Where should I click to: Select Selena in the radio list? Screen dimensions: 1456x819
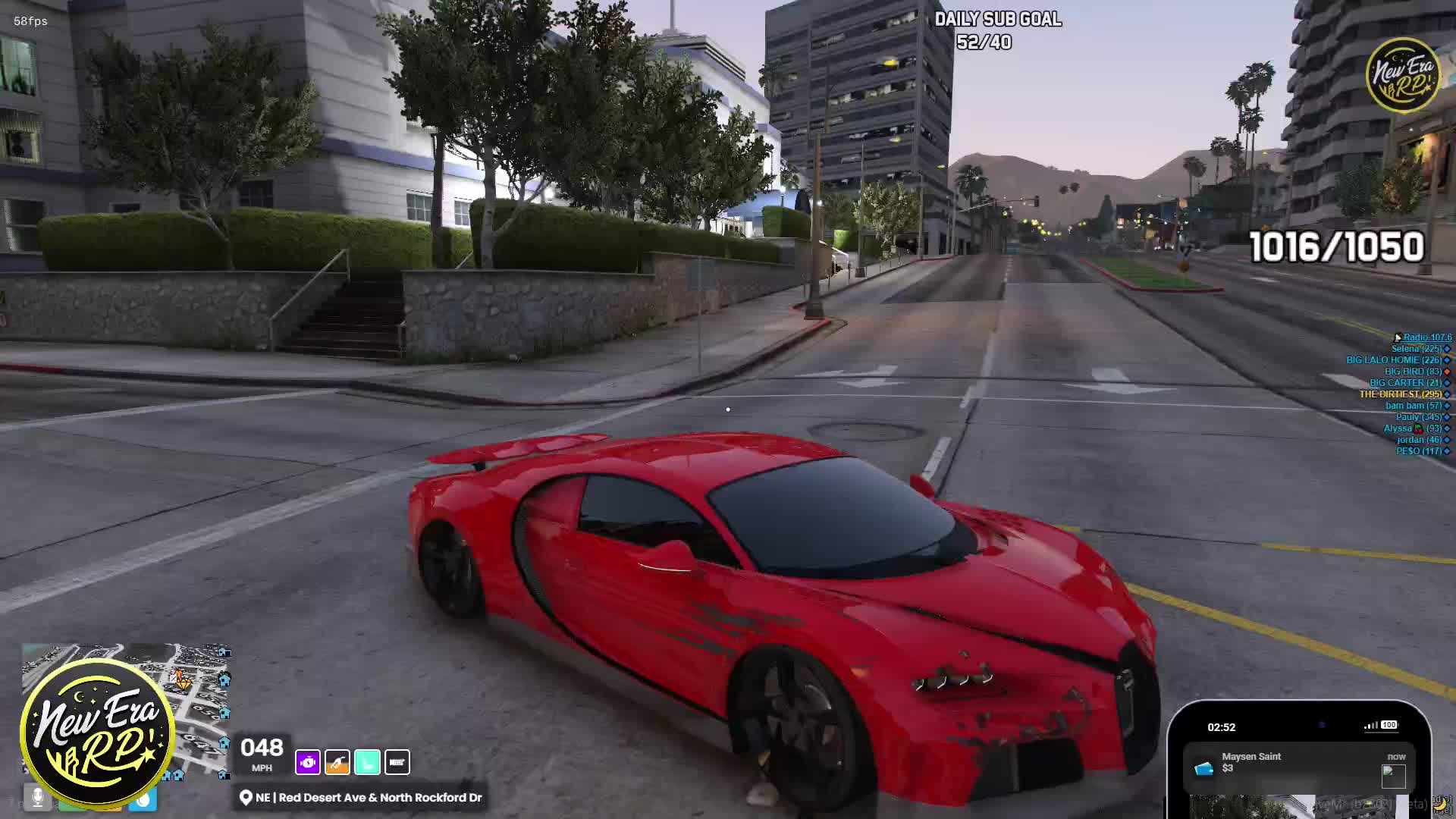click(1416, 349)
